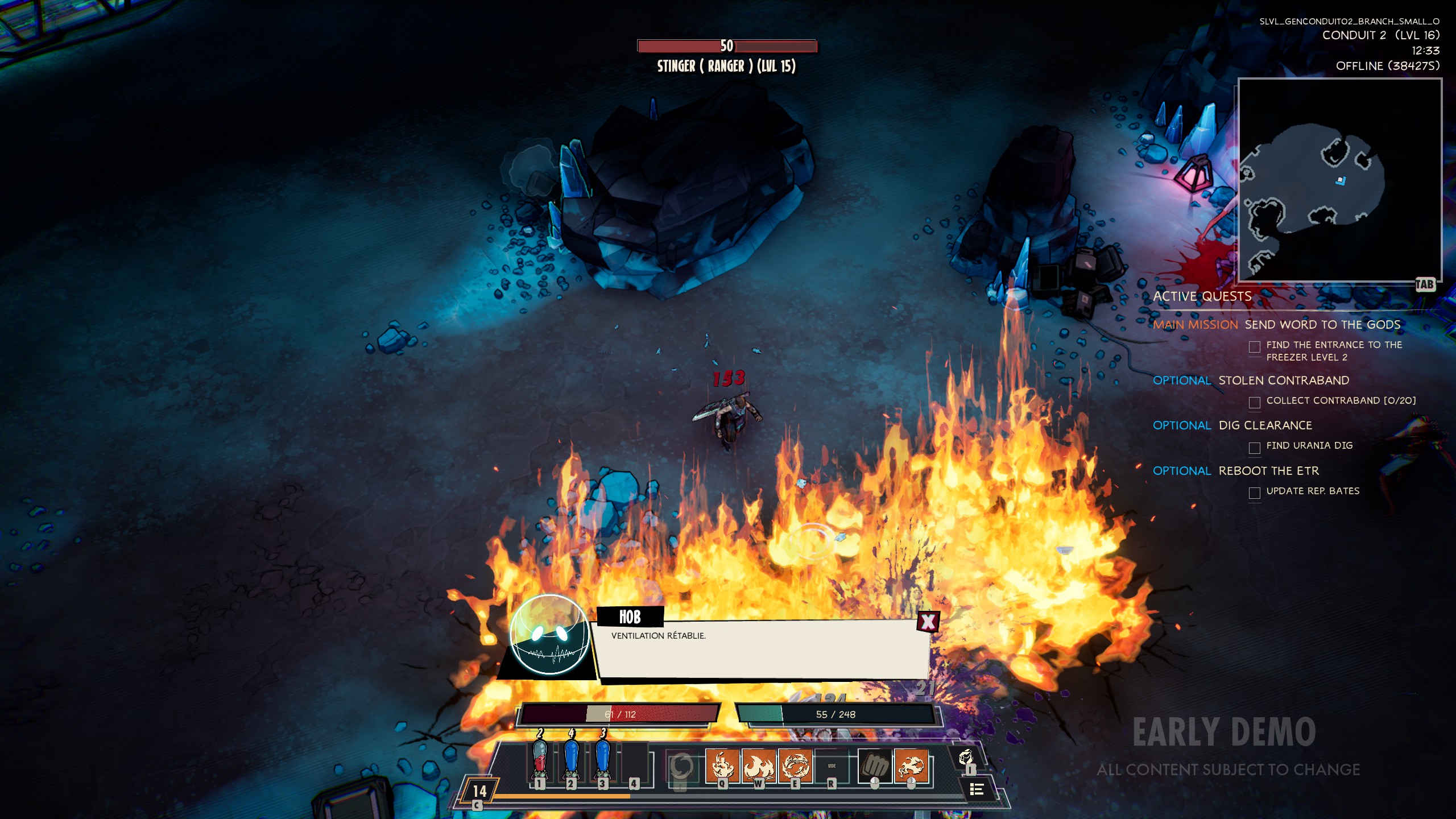Select the Stolen Contraband optional quest
Viewport: 1456px width, 819px height.
(x=1284, y=380)
